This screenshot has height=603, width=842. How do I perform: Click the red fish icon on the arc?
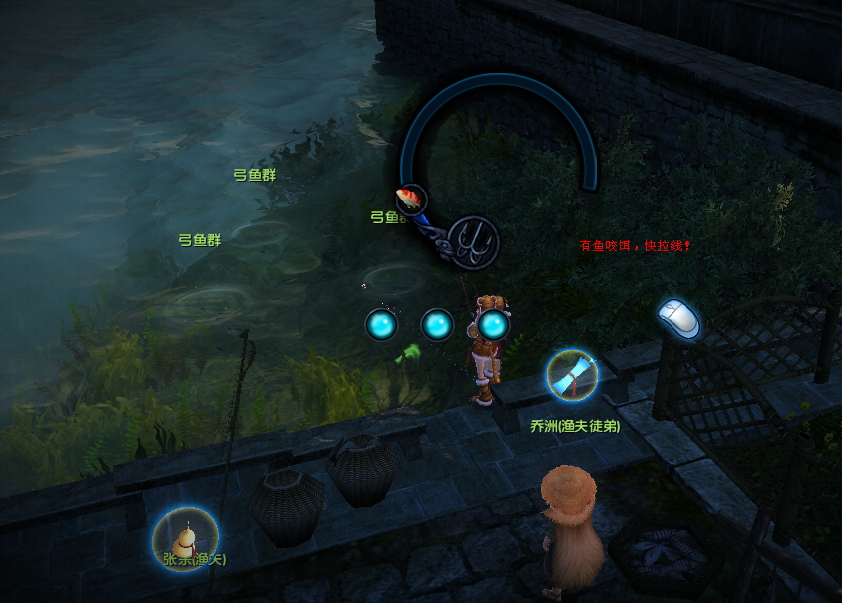[x=410, y=197]
